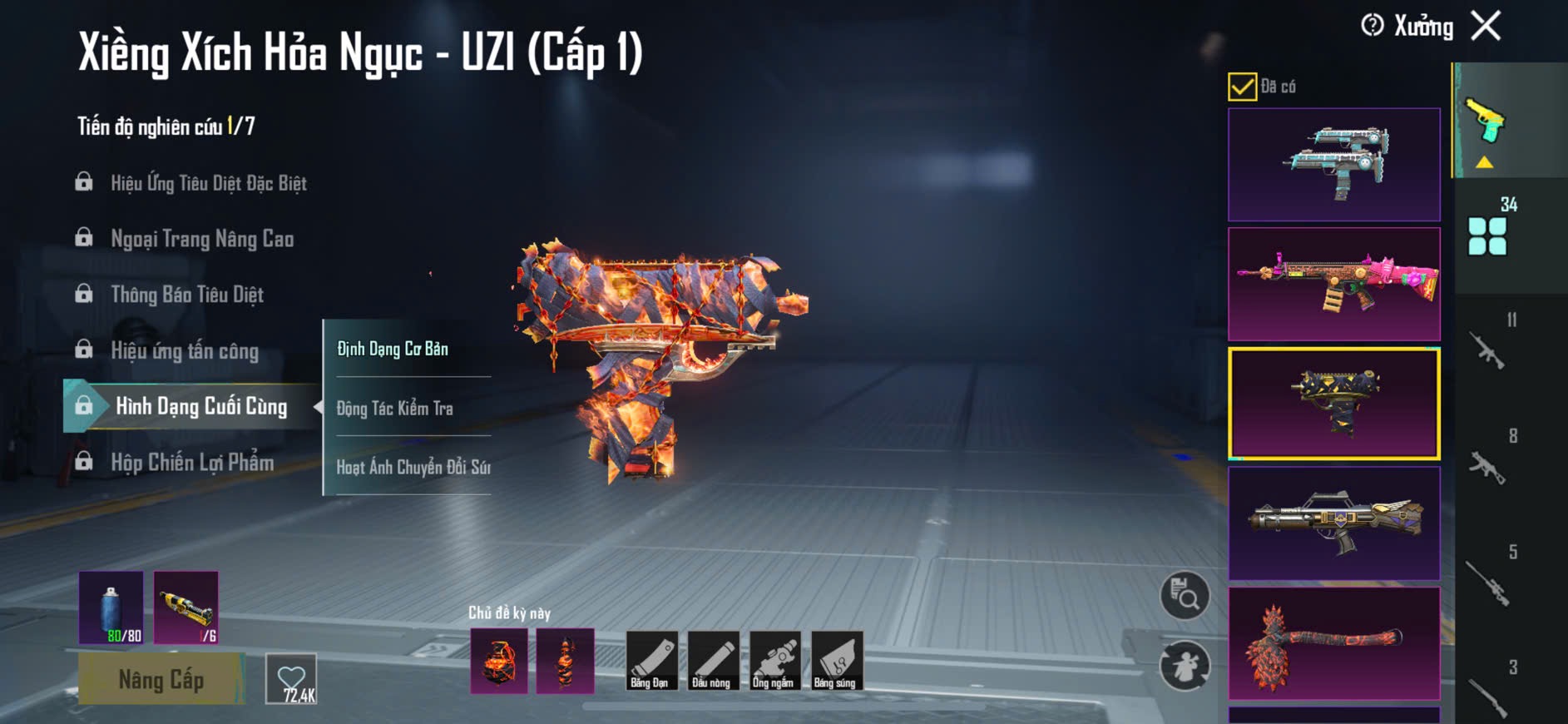This screenshot has height=724, width=1568.
Task: Open the Xưởng help question mark
Action: (x=1372, y=26)
